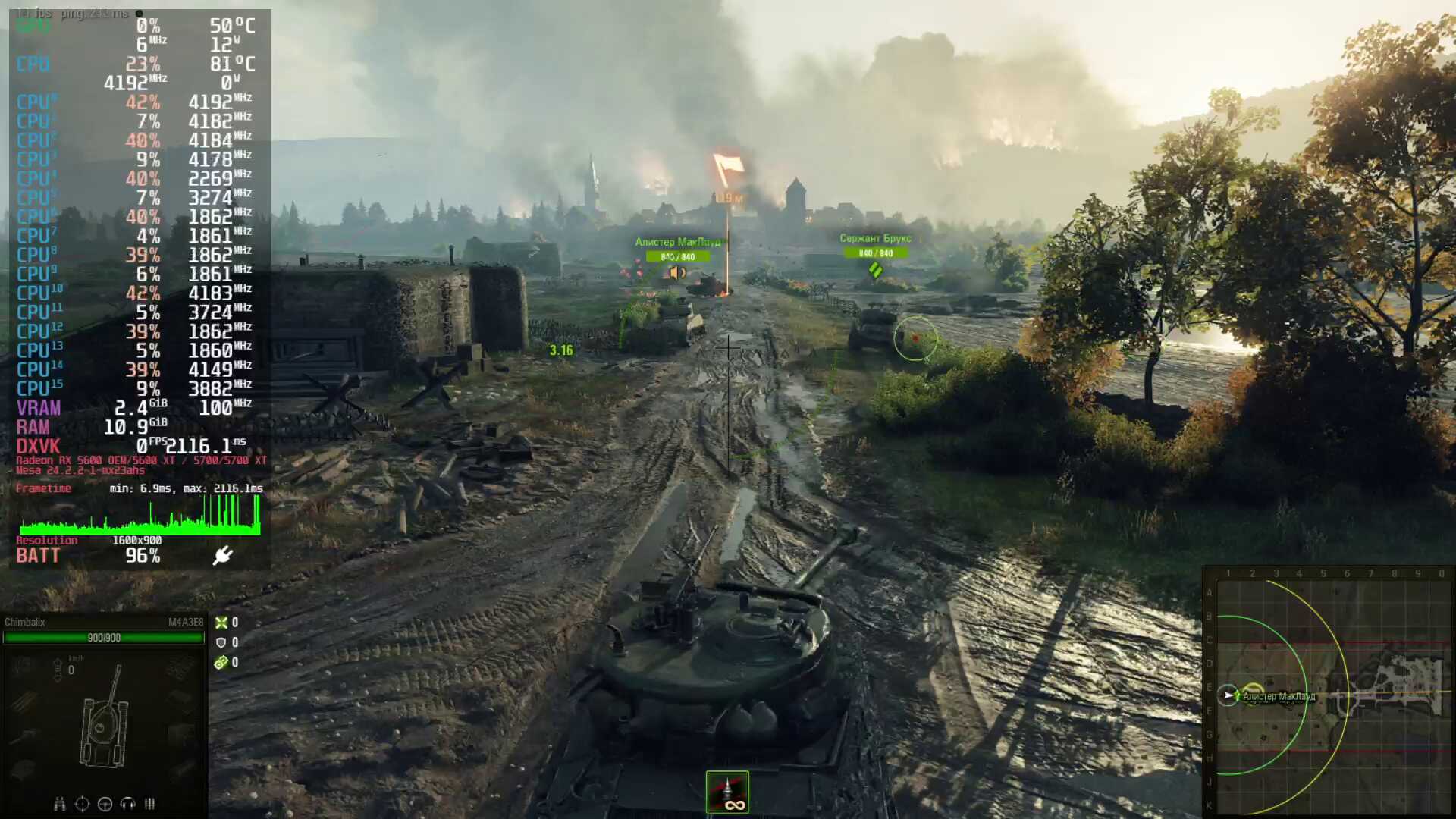
Task: Click the binoculars crew icon
Action: point(60,804)
